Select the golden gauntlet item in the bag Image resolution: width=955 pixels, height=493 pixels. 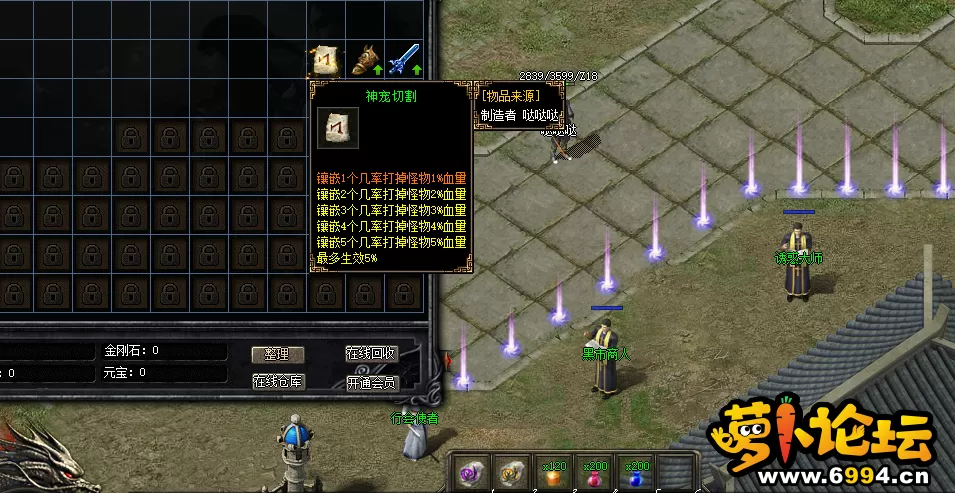click(x=366, y=61)
